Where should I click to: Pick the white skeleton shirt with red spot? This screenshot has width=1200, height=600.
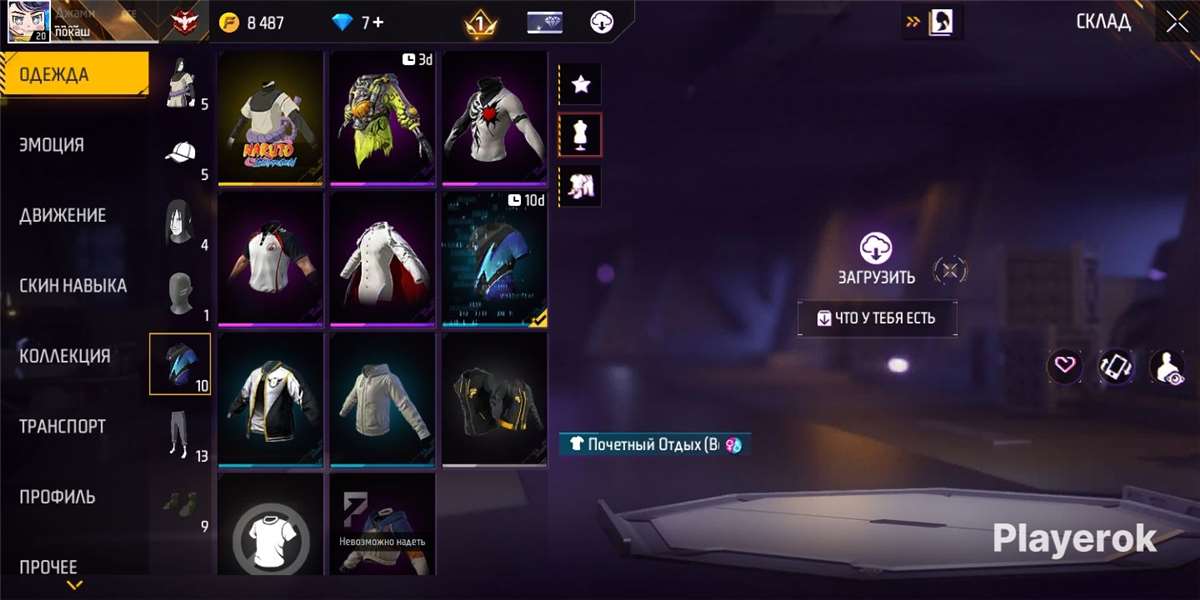click(x=494, y=117)
